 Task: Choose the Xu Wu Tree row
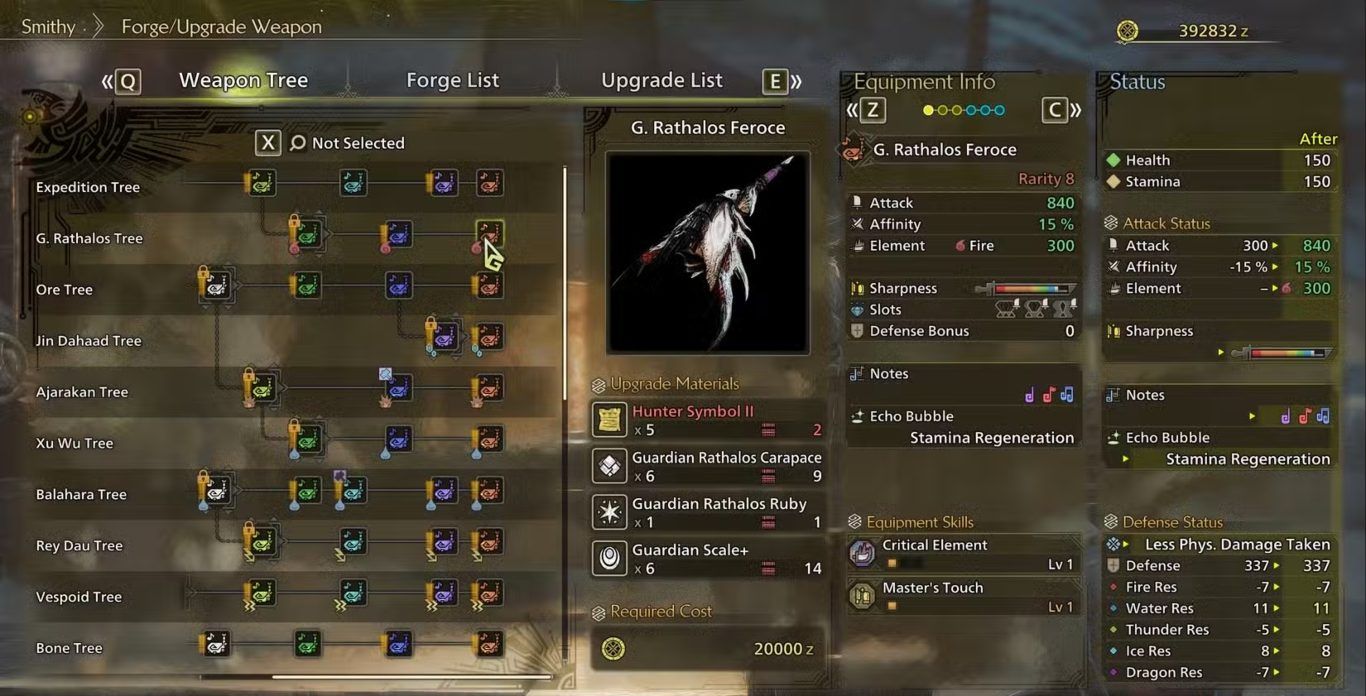pyautogui.click(x=74, y=443)
